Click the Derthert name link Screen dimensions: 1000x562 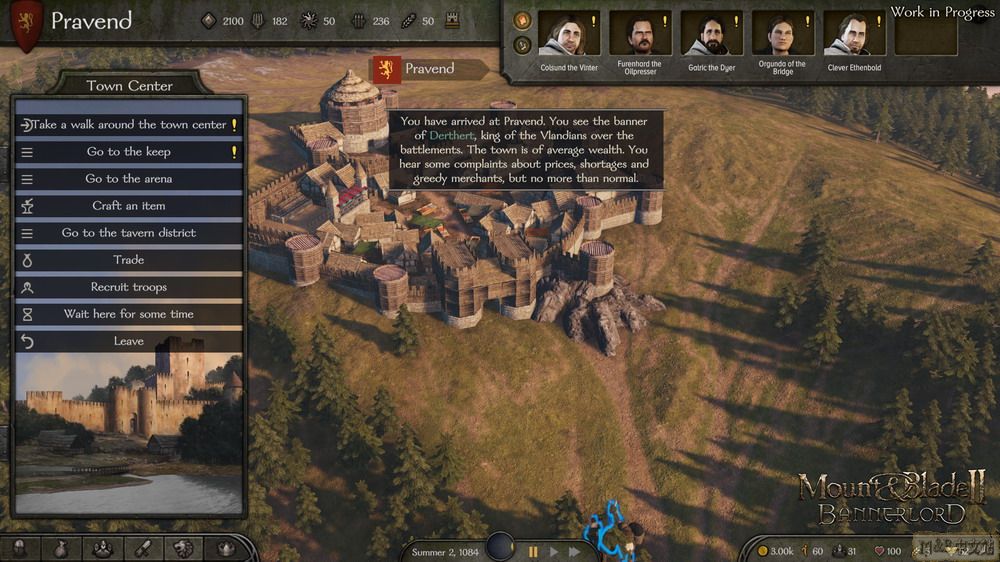(452, 135)
